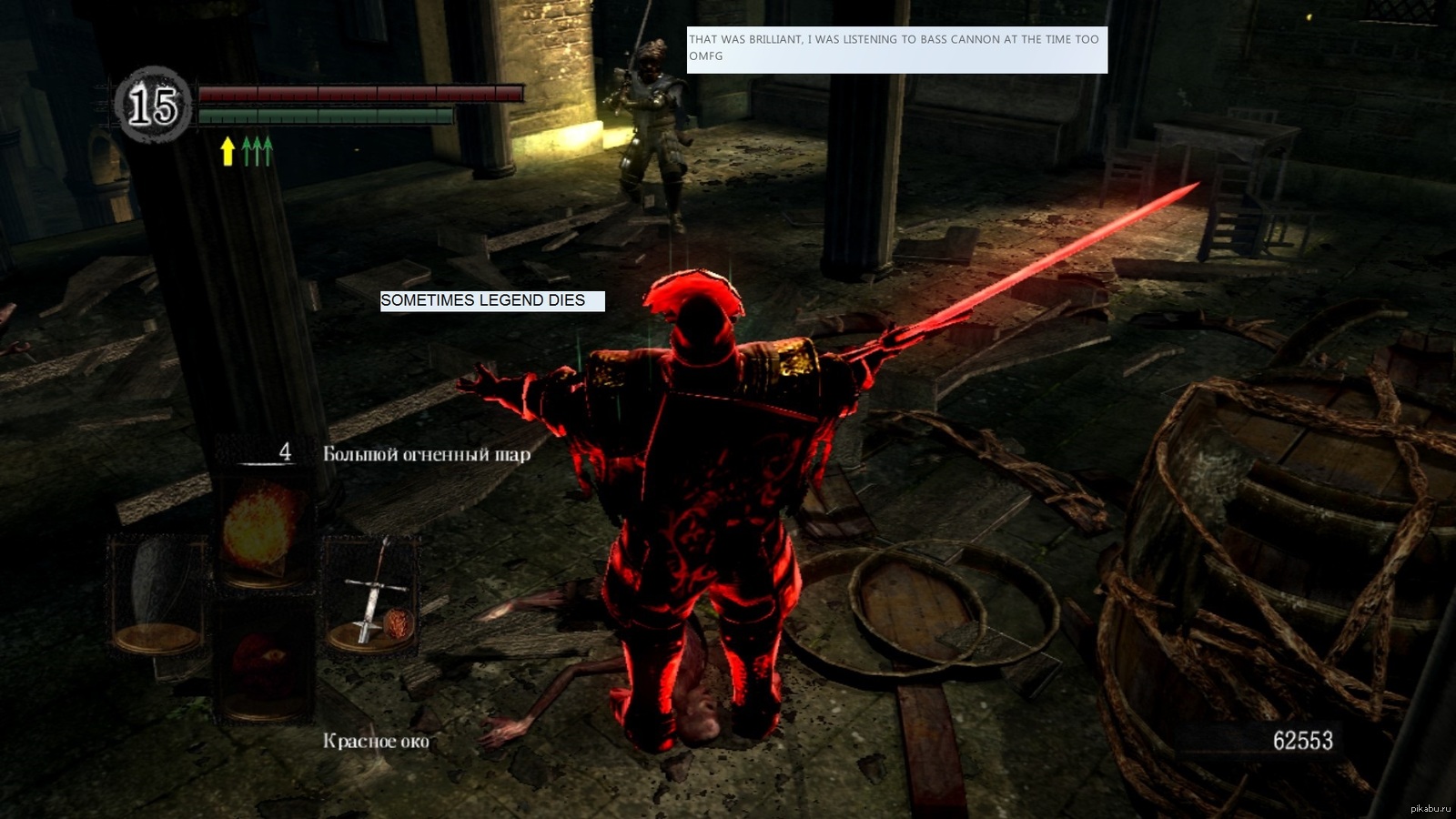1456x819 pixels.
Task: Click the three green arrows buff icon
Action: click(x=258, y=150)
